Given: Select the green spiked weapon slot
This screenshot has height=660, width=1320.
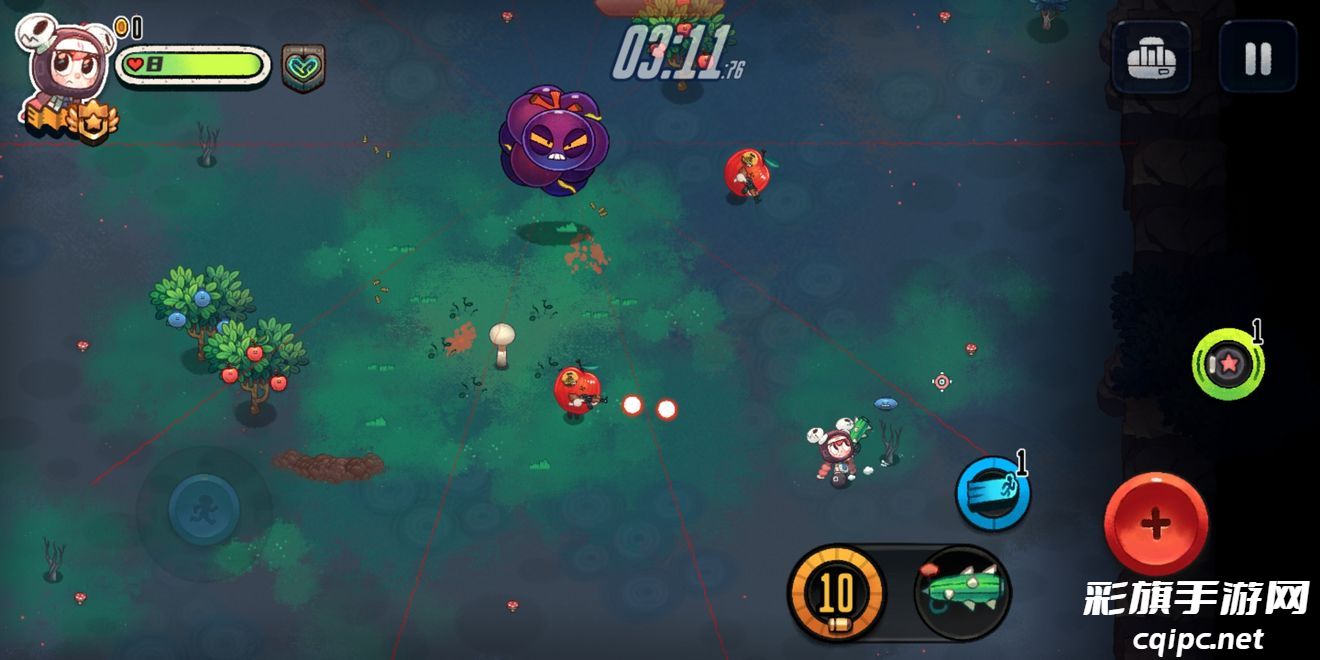Looking at the screenshot, I should (x=962, y=592).
